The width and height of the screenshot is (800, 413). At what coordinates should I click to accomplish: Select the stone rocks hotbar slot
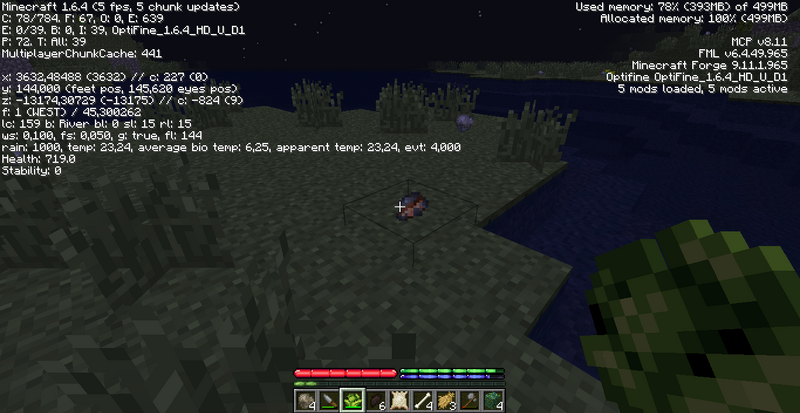point(307,400)
